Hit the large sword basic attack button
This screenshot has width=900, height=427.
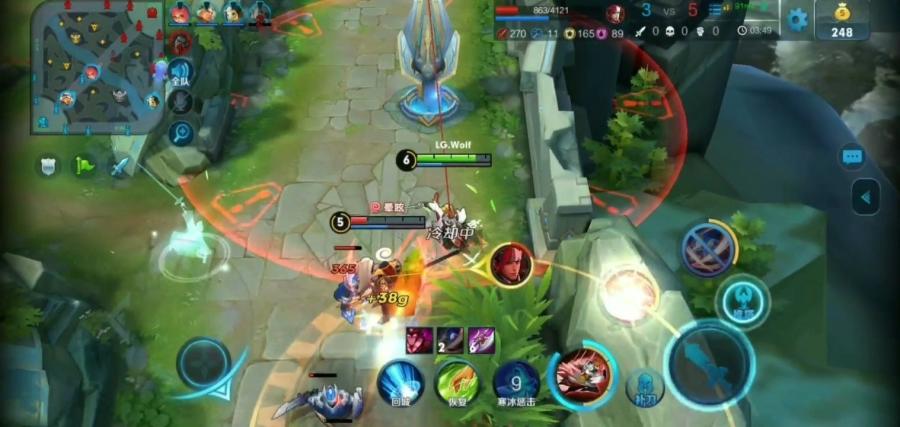[x=709, y=362]
